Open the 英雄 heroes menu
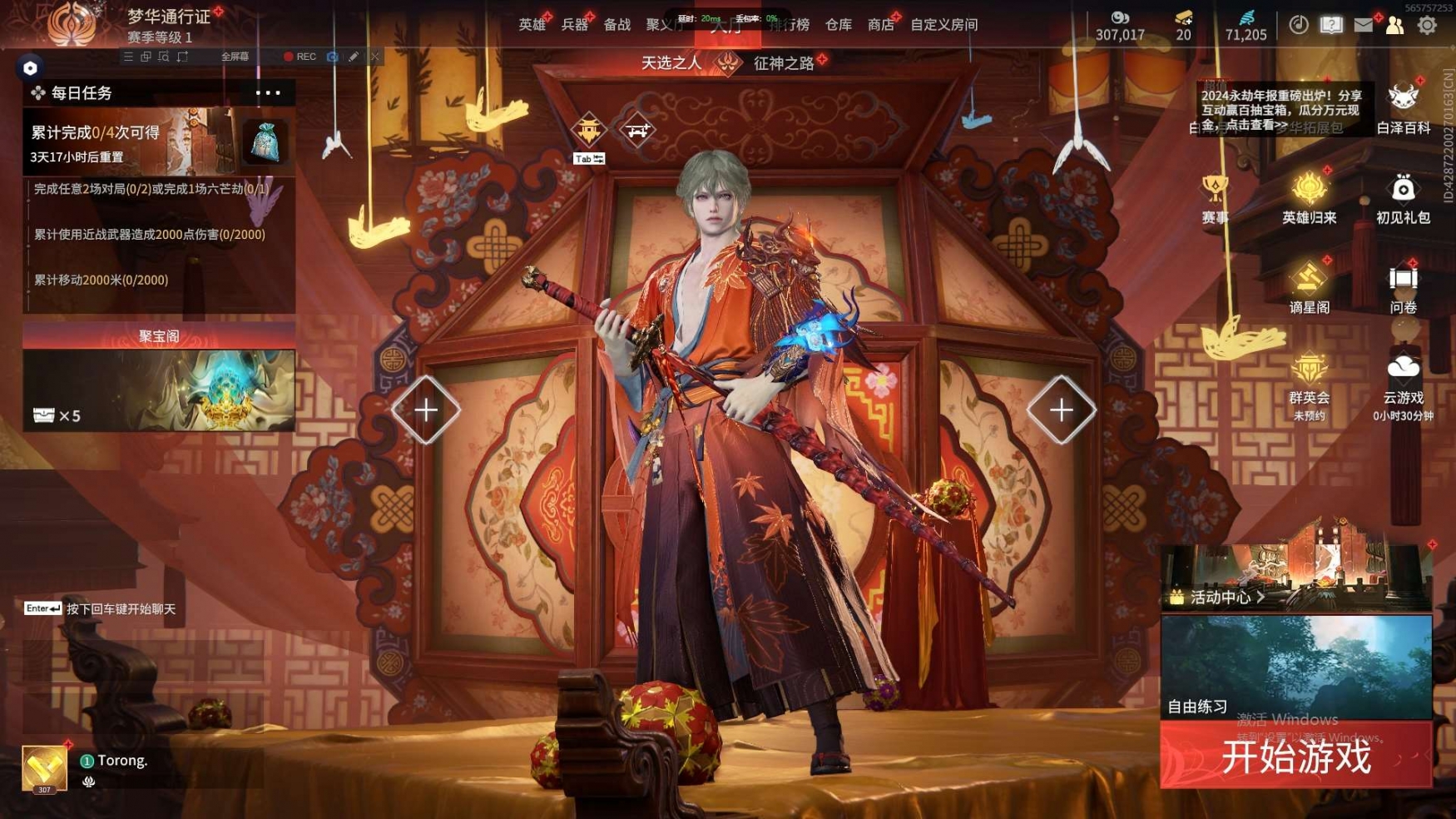1456x819 pixels. [x=532, y=25]
